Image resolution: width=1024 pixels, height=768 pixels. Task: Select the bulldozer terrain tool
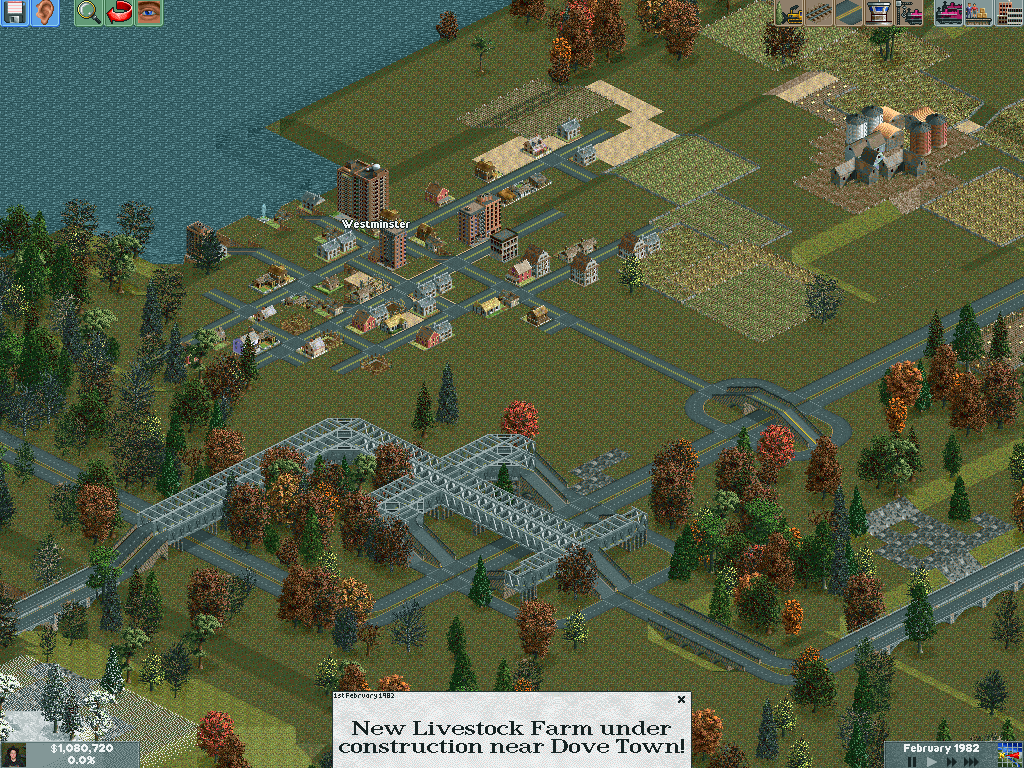click(789, 13)
